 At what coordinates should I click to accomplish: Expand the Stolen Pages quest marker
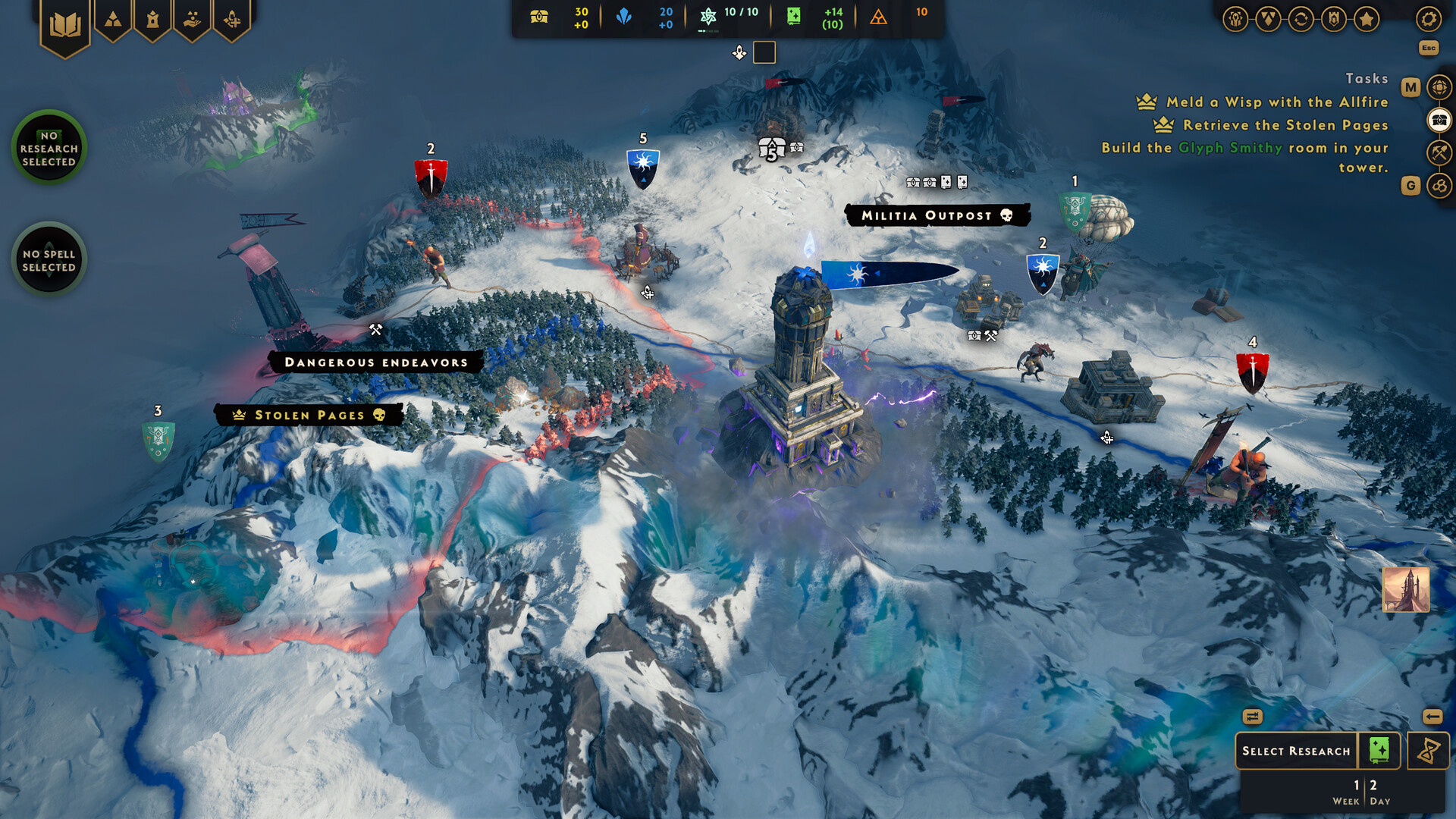pos(306,416)
